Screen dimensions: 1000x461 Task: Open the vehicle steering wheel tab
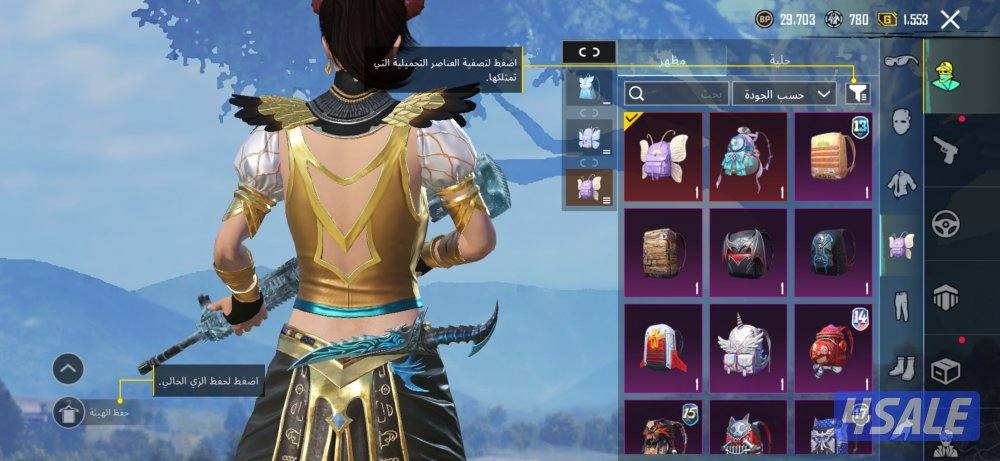[945, 223]
